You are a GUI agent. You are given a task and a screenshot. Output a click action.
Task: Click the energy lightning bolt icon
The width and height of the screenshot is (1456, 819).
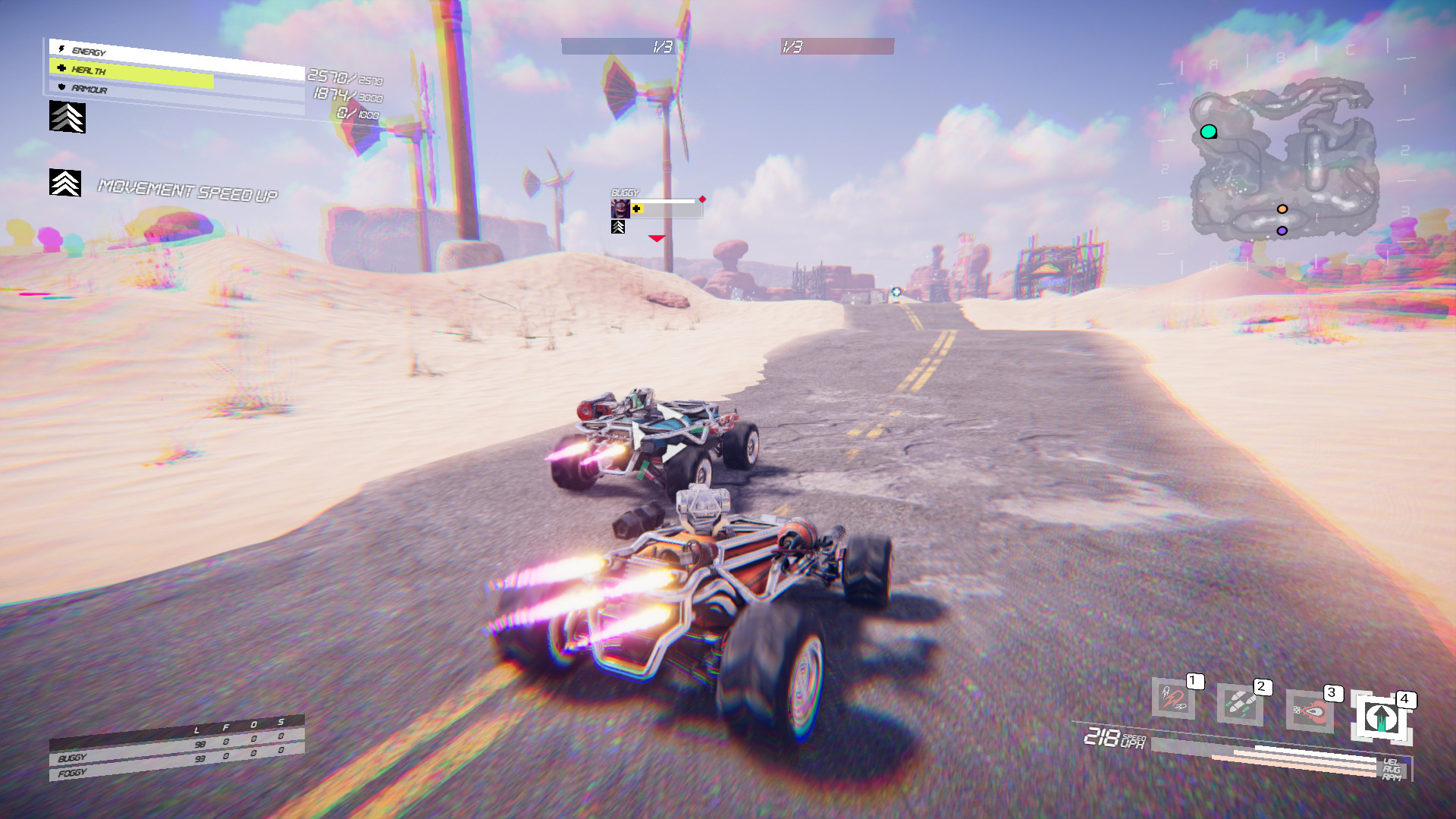point(61,49)
